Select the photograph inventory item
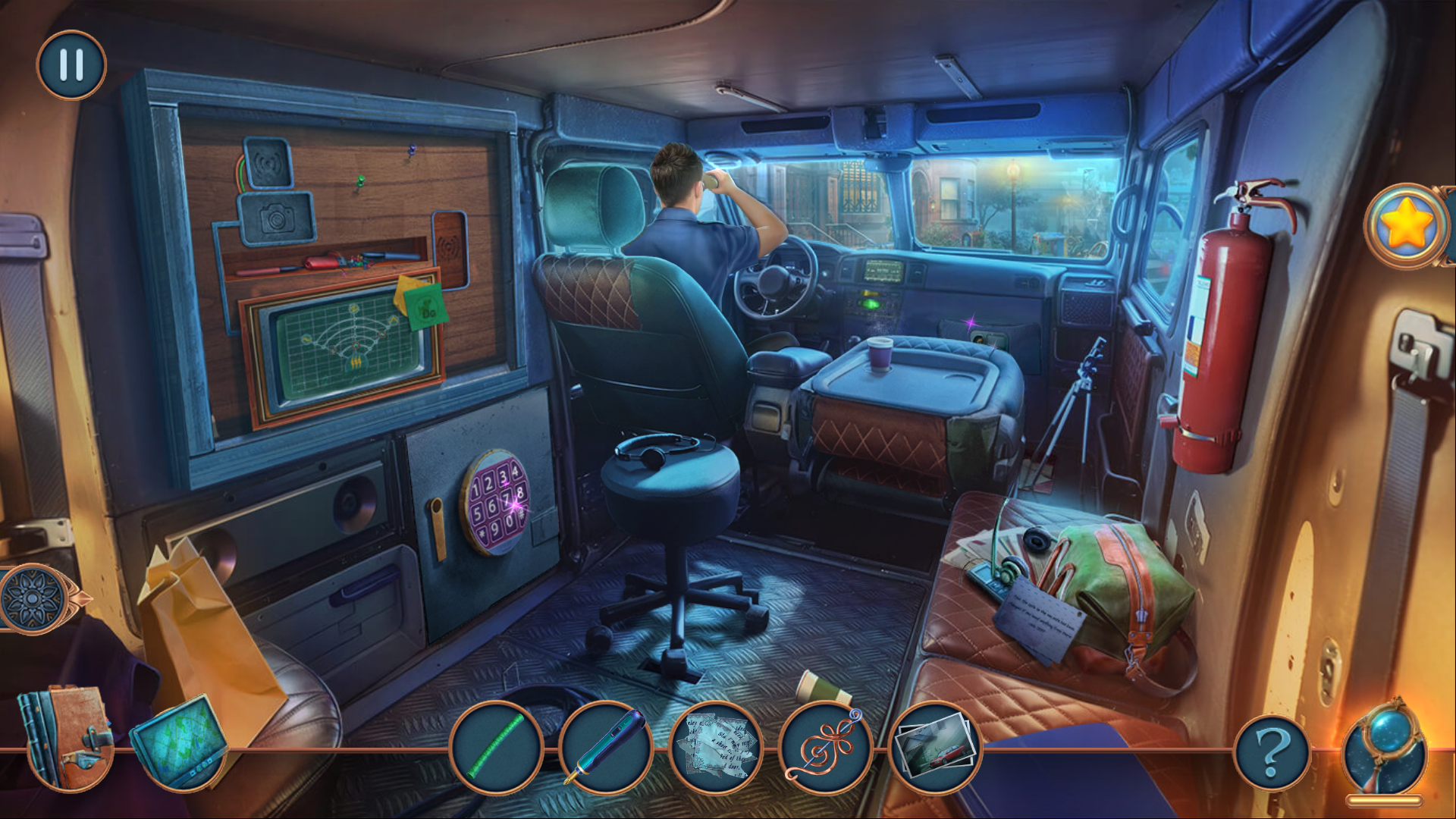This screenshot has width=1456, height=819. pyautogui.click(x=934, y=747)
